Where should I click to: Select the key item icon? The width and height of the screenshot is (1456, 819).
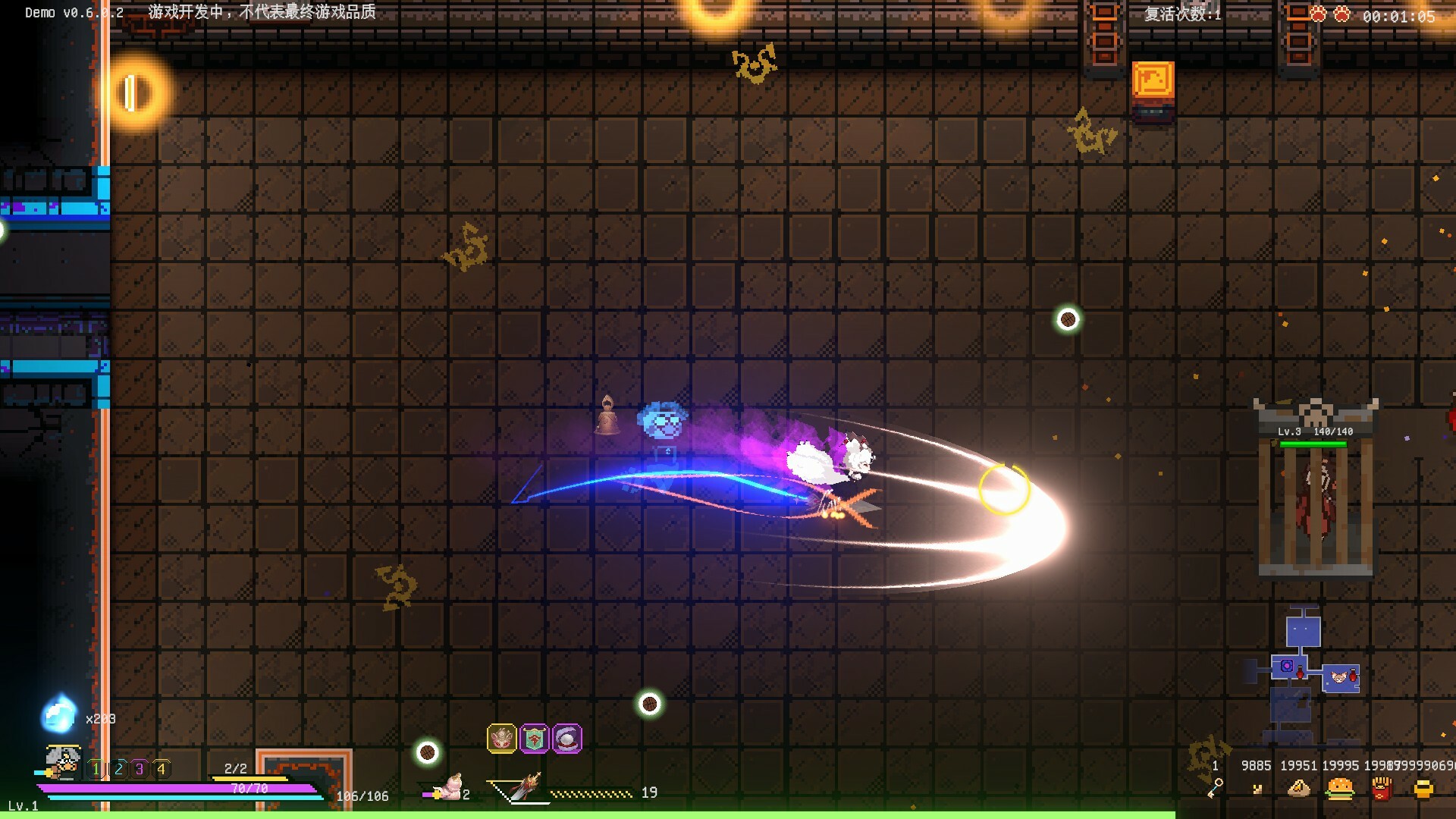[x=1215, y=789]
